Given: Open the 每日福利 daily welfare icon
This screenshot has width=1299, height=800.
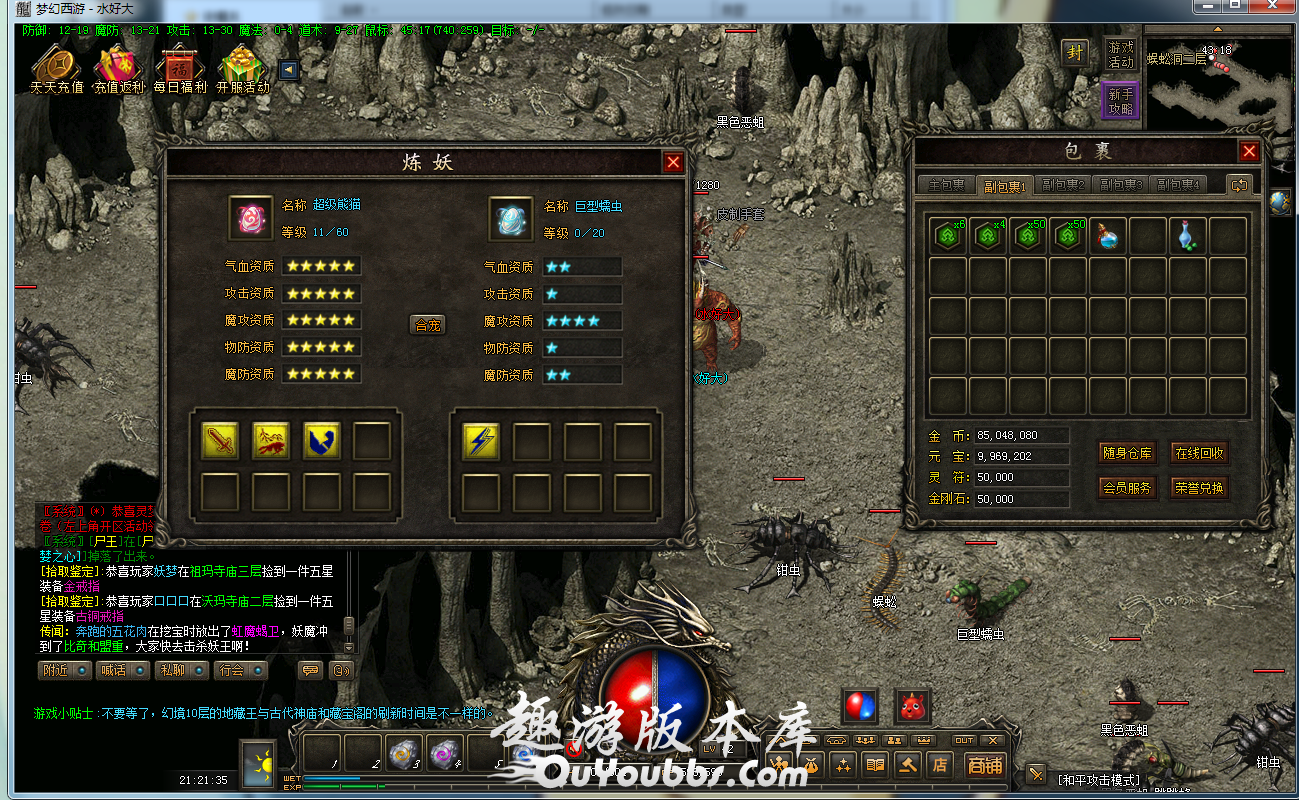Looking at the screenshot, I should point(180,68).
